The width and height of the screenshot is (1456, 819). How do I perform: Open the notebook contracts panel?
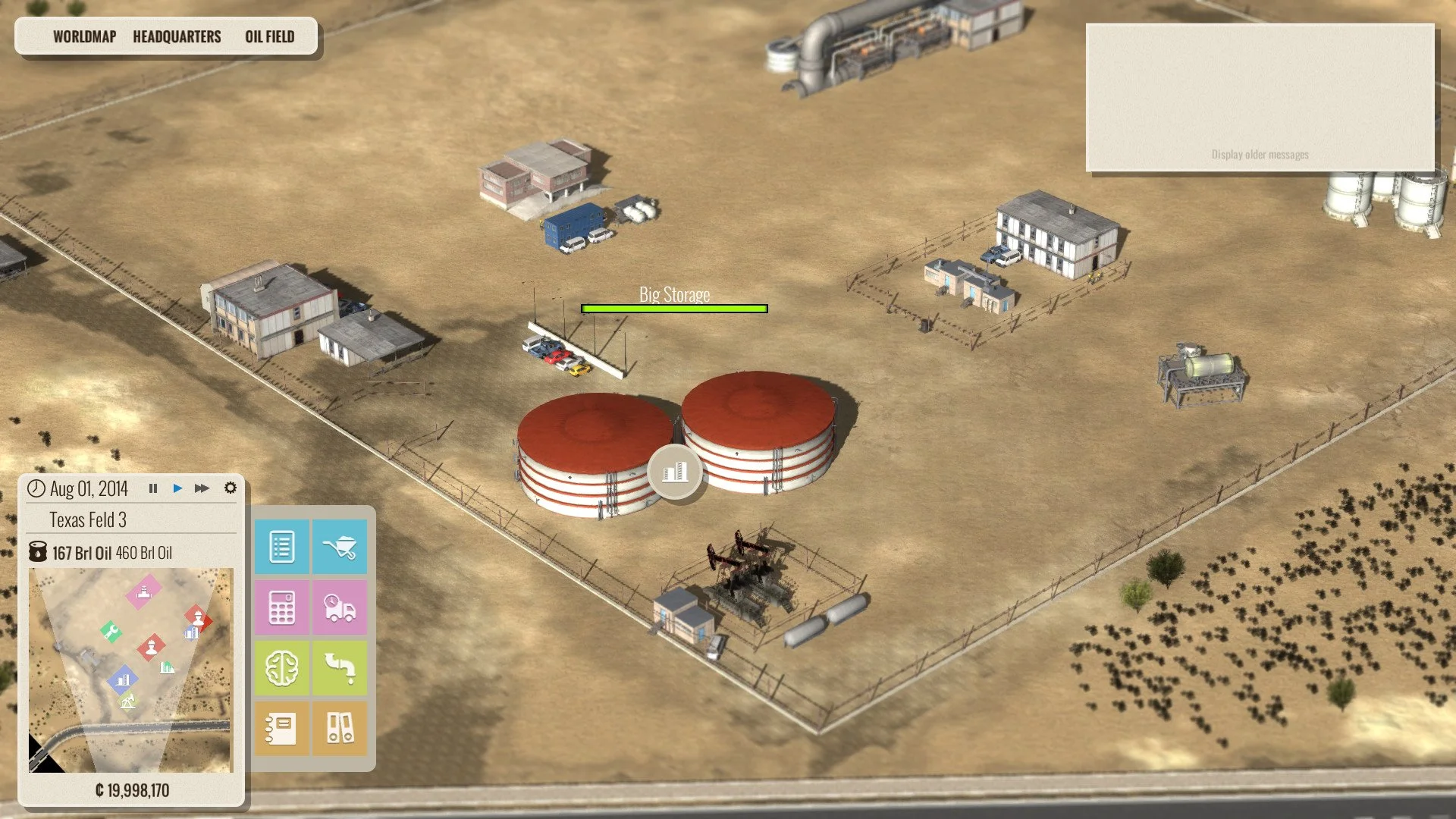pyautogui.click(x=282, y=726)
